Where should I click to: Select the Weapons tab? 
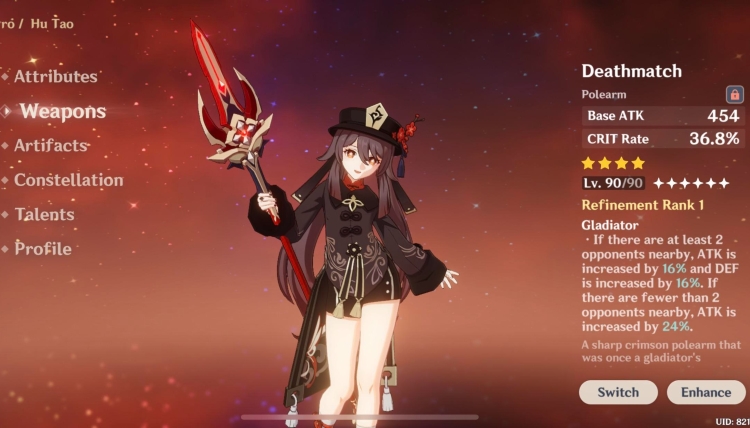(62, 111)
